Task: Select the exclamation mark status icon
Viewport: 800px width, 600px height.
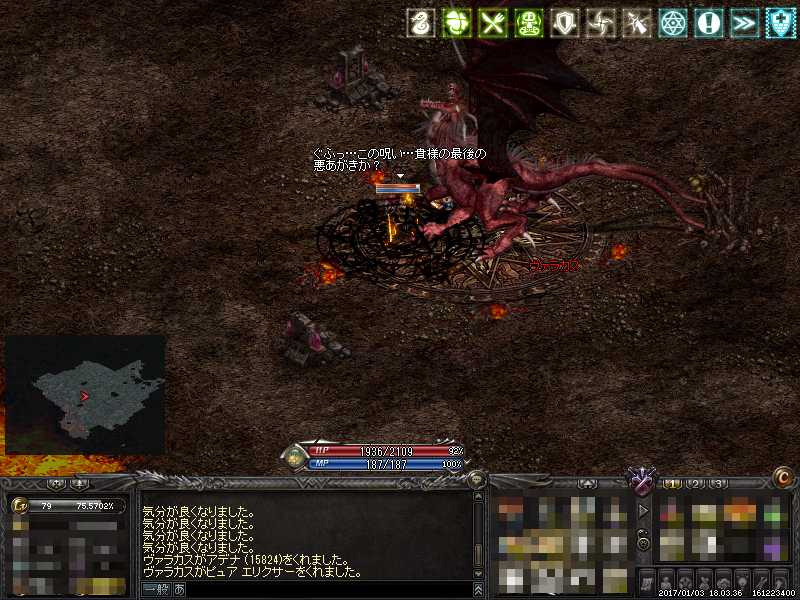Action: (x=709, y=22)
